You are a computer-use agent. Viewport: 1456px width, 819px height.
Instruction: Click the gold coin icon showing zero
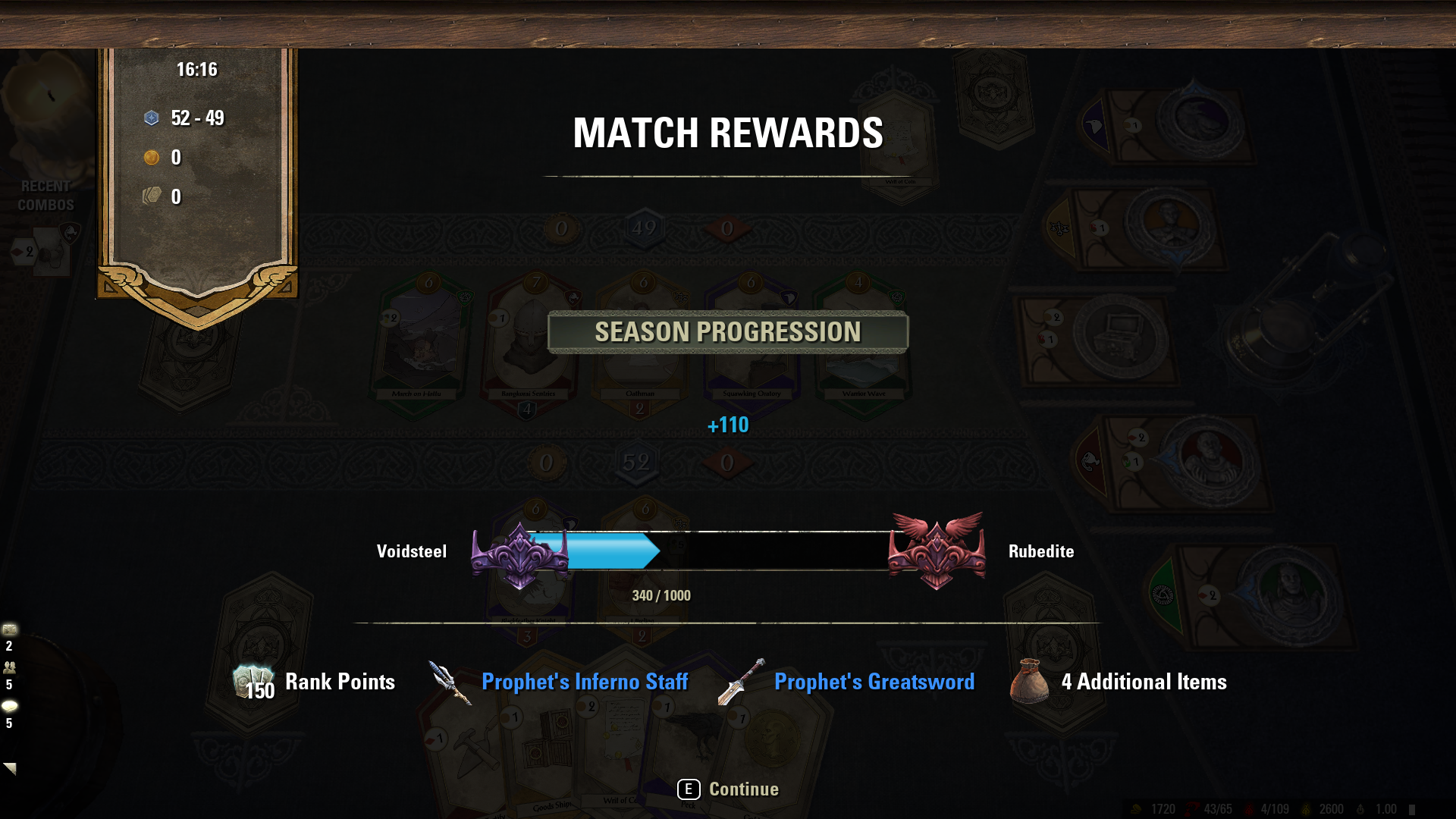(x=152, y=158)
